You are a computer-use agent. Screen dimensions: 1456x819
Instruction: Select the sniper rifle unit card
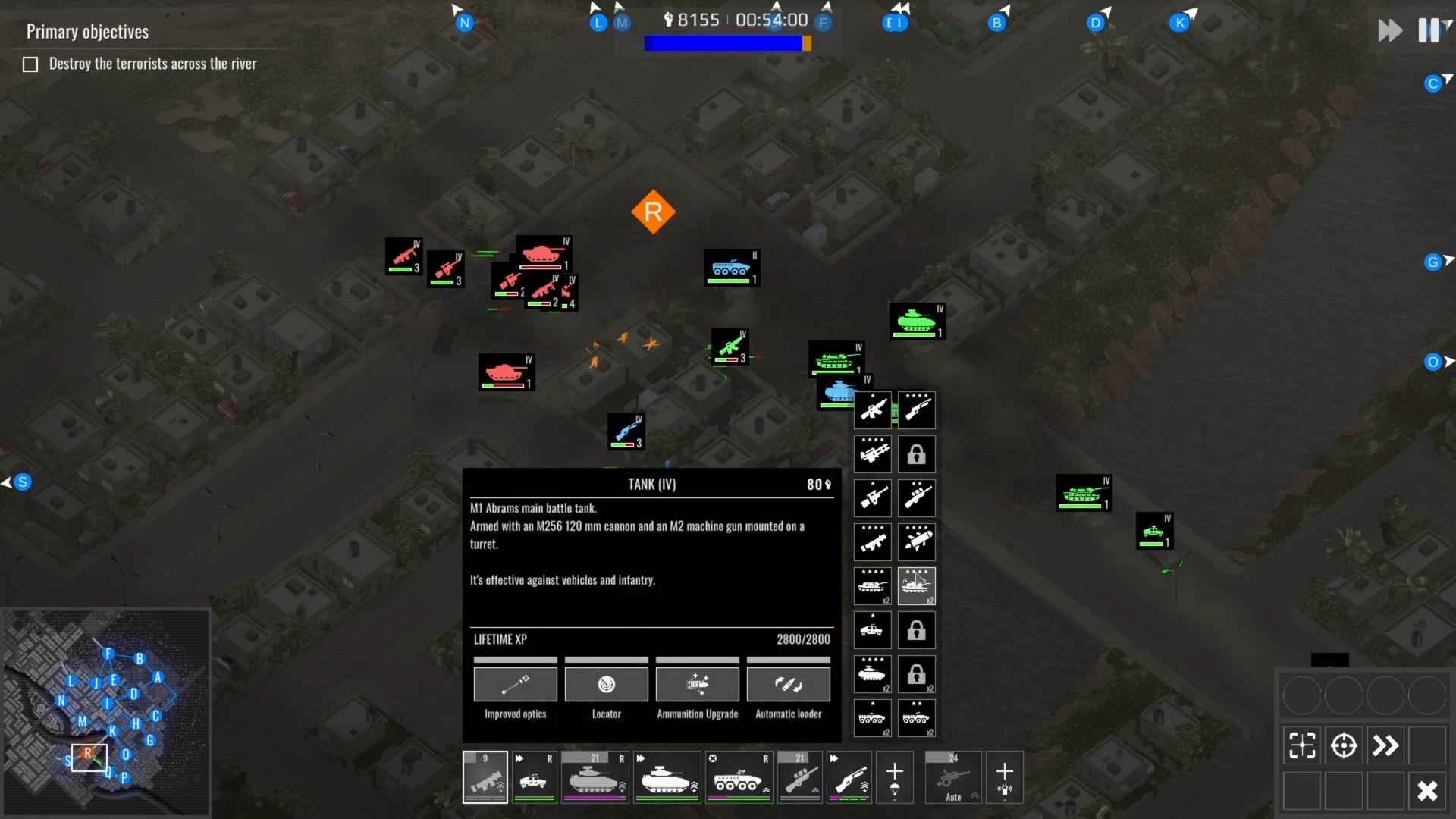pyautogui.click(x=799, y=777)
